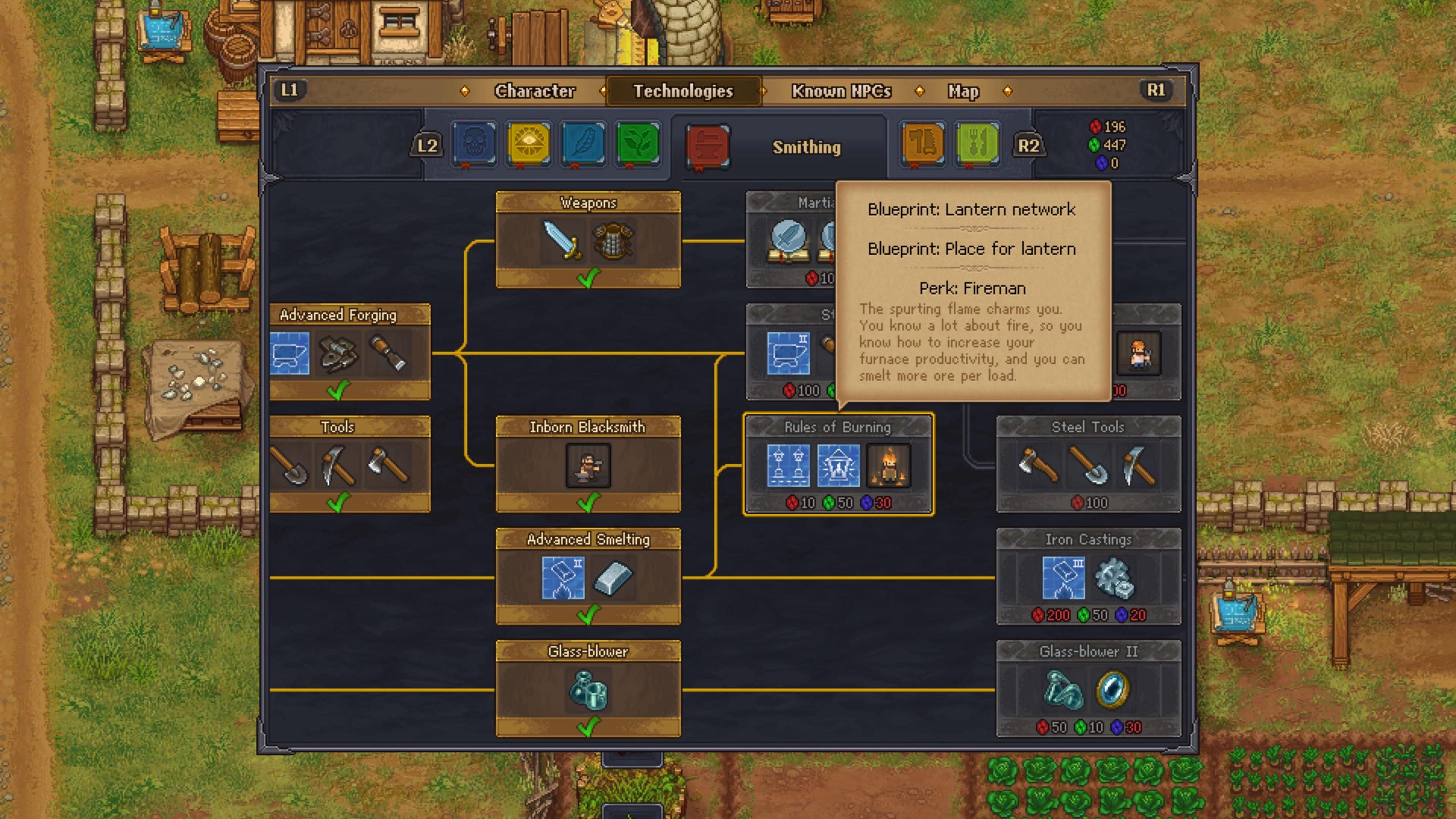Click the Advanced Forging technology node
The image size is (1456, 819).
point(349,352)
